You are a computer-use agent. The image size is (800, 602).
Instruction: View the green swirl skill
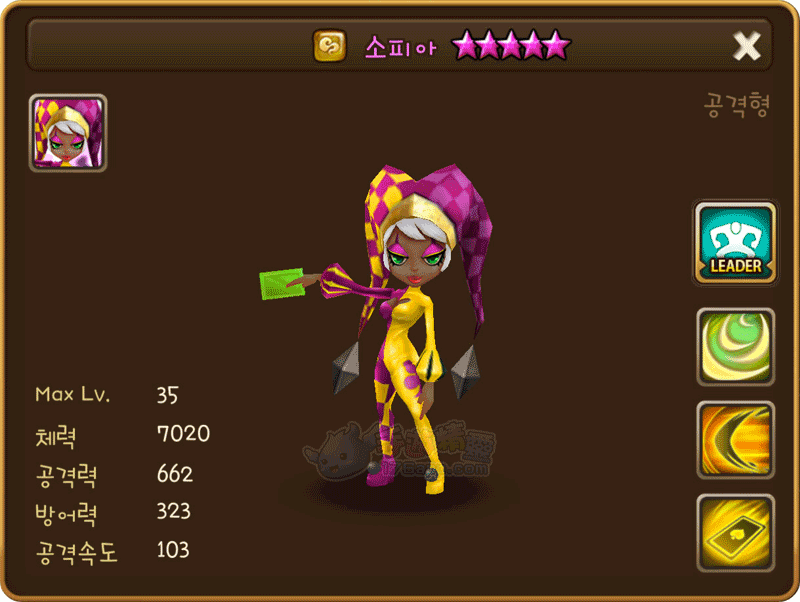[735, 347]
